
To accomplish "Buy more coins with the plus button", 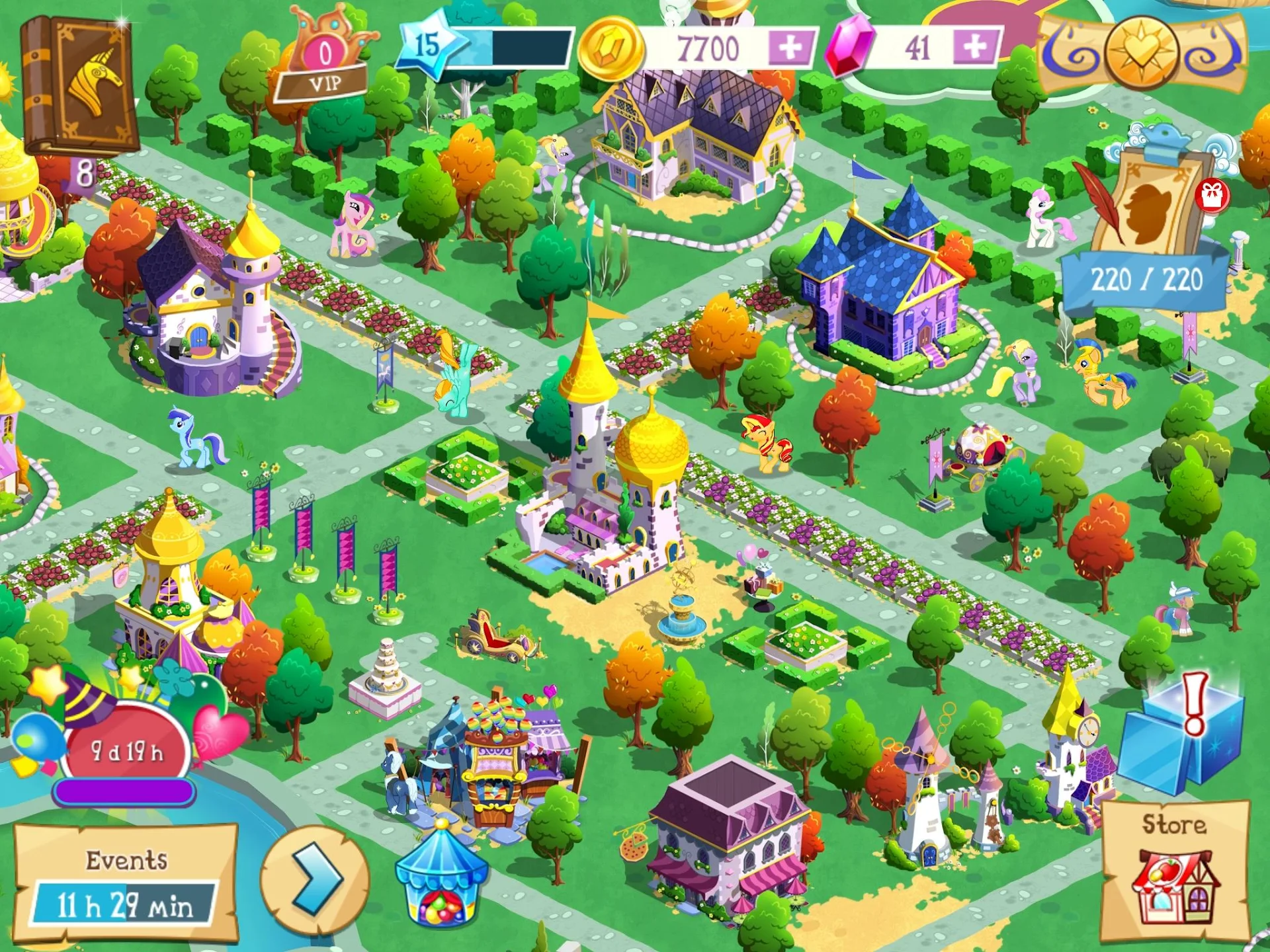I will [x=787, y=46].
